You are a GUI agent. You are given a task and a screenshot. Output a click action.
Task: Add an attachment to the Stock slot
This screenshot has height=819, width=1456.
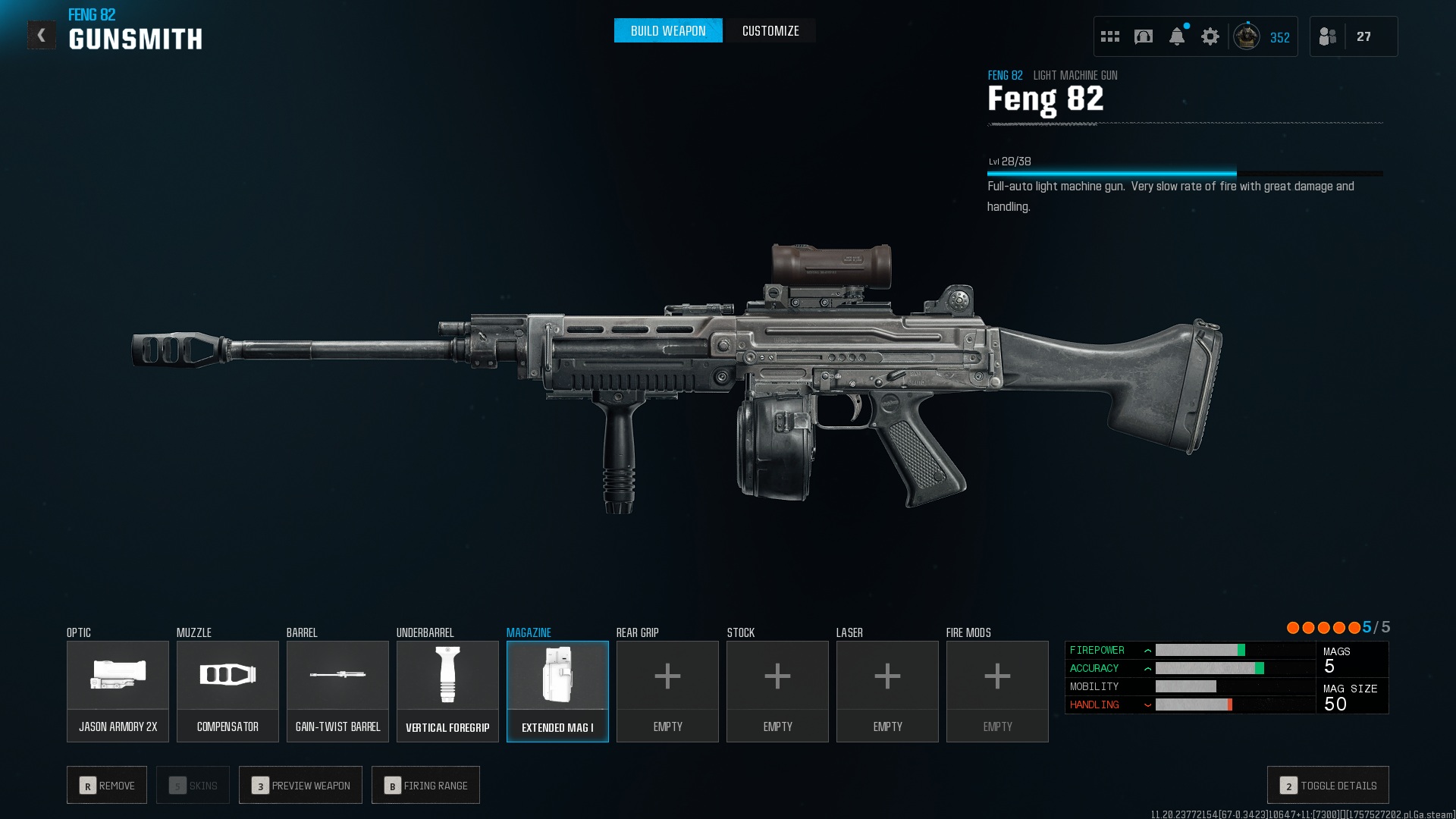777,691
